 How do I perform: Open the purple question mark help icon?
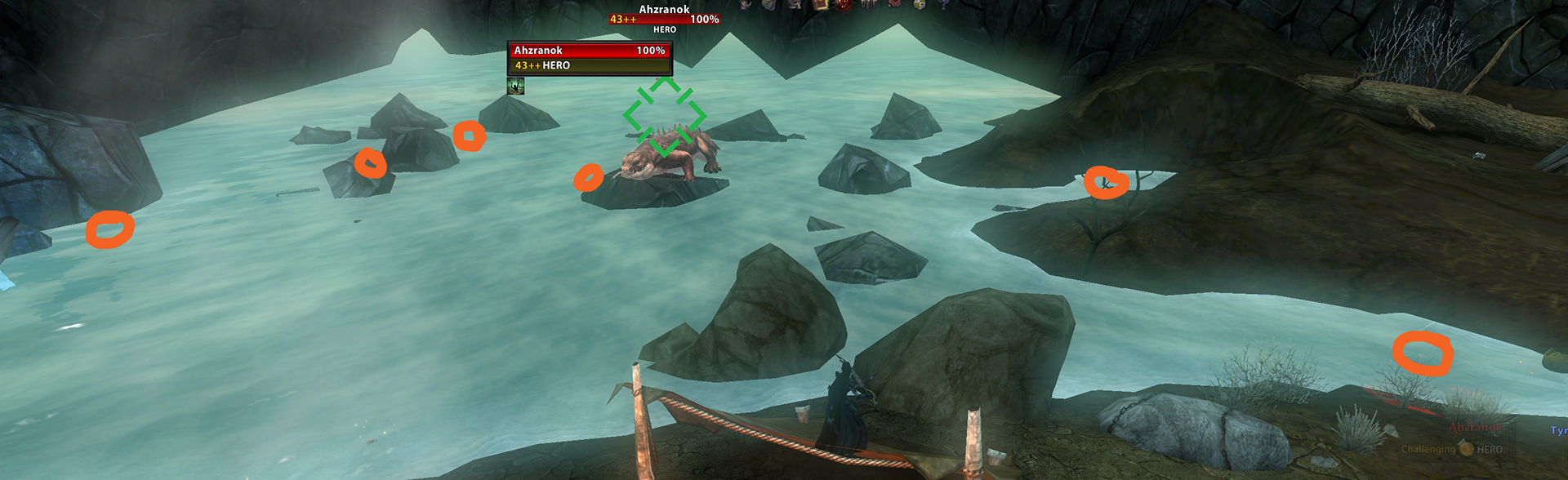(944, 4)
